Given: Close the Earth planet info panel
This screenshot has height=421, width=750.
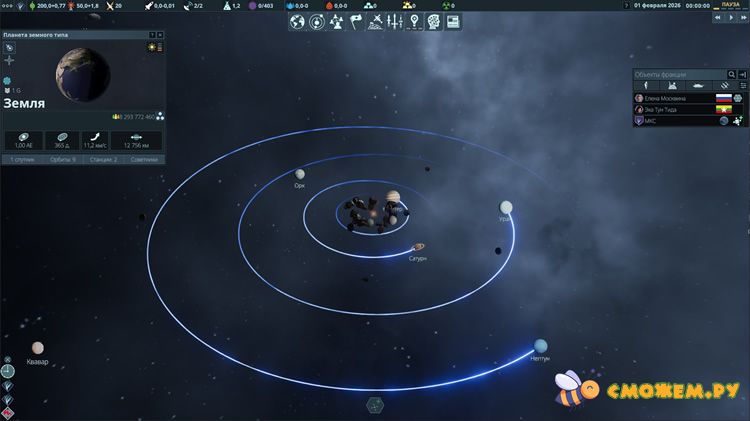Looking at the screenshot, I should (159, 35).
